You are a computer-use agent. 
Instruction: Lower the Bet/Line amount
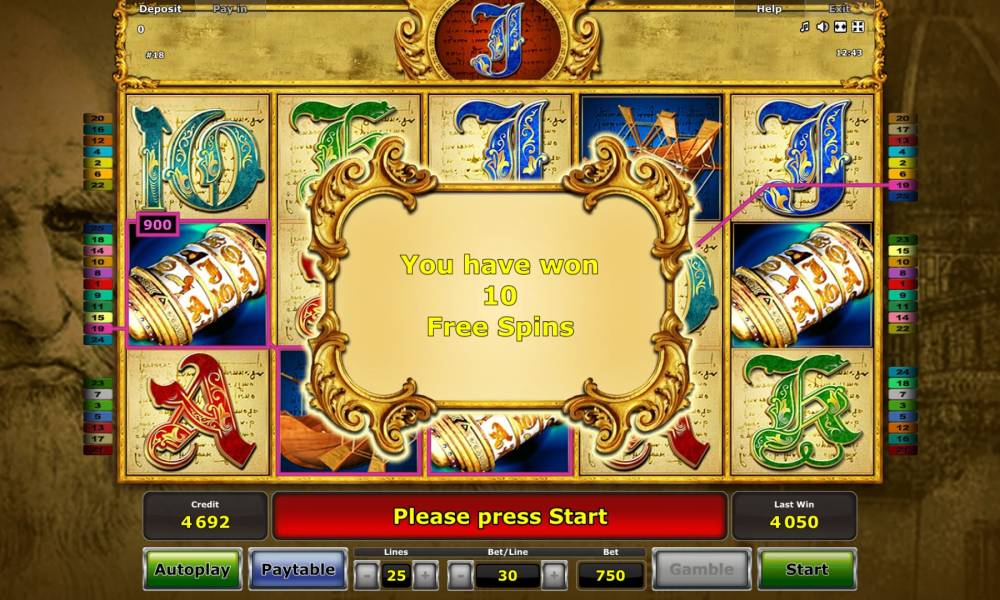[459, 575]
